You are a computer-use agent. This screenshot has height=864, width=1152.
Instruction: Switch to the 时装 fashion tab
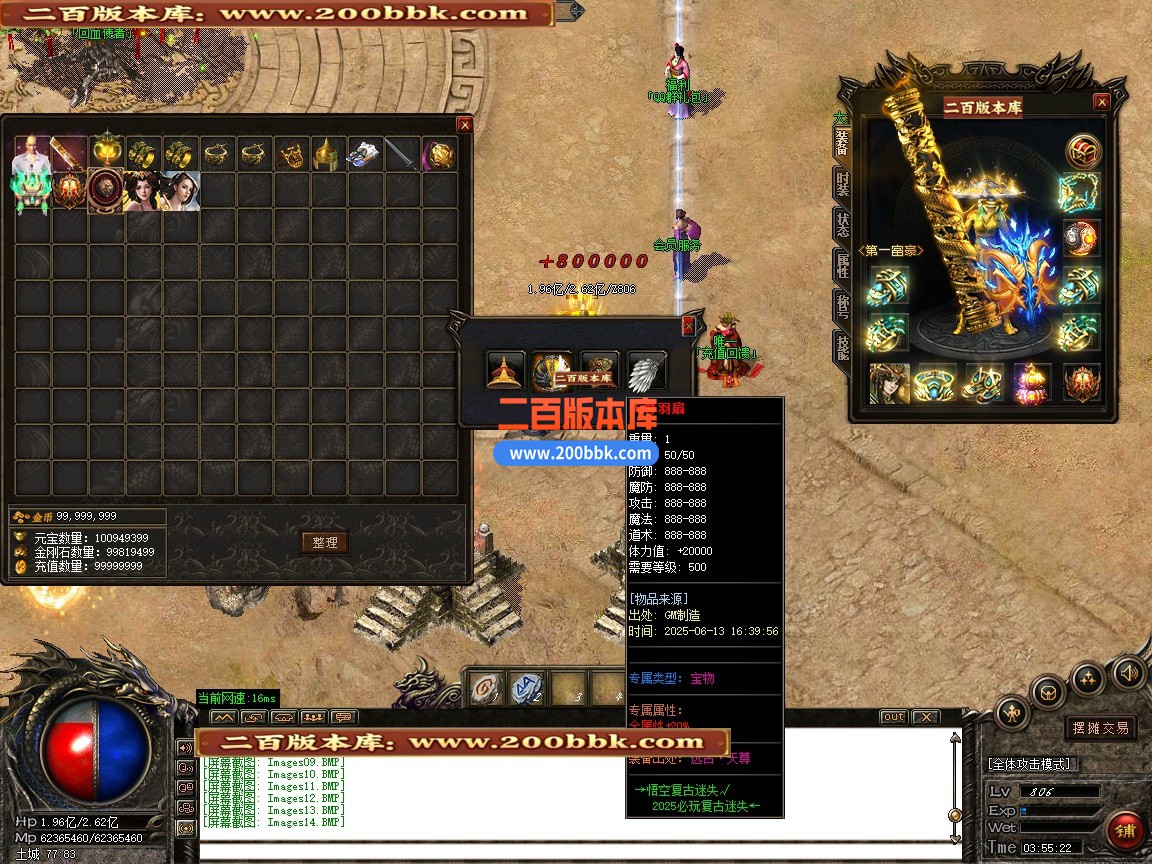tap(842, 186)
